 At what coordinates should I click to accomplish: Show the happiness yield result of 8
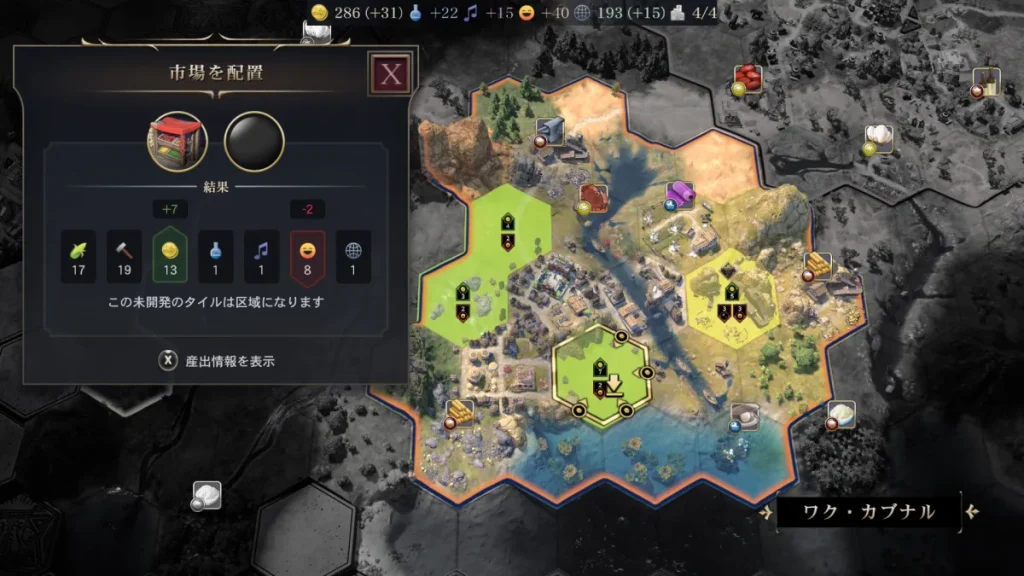(308, 256)
